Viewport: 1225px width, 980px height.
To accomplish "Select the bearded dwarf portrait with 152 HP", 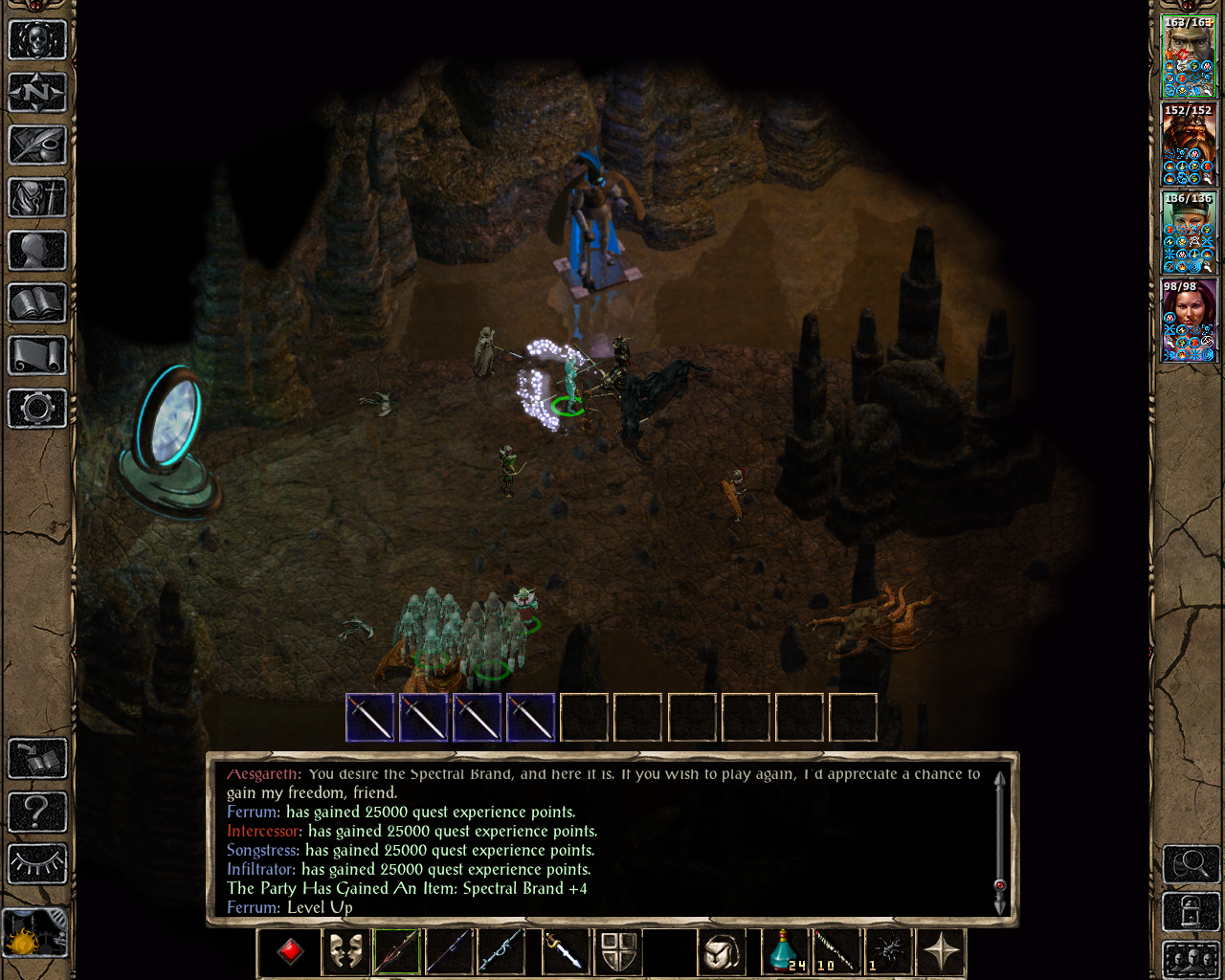I will point(1189,145).
